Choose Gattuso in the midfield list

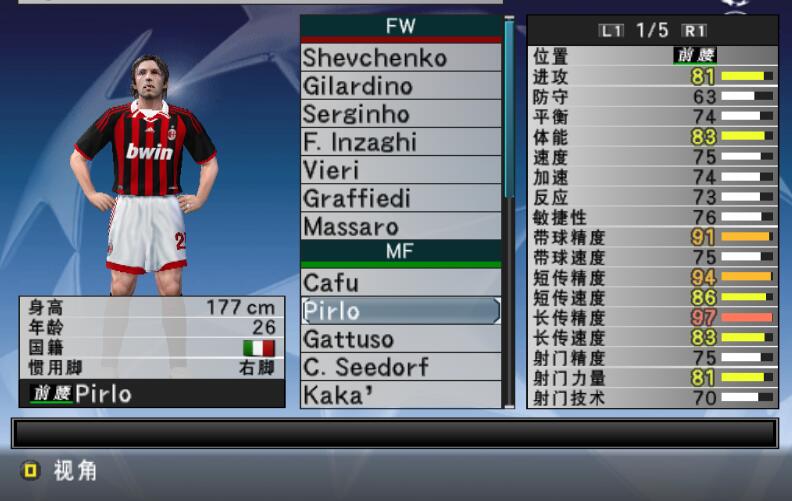tap(400, 339)
